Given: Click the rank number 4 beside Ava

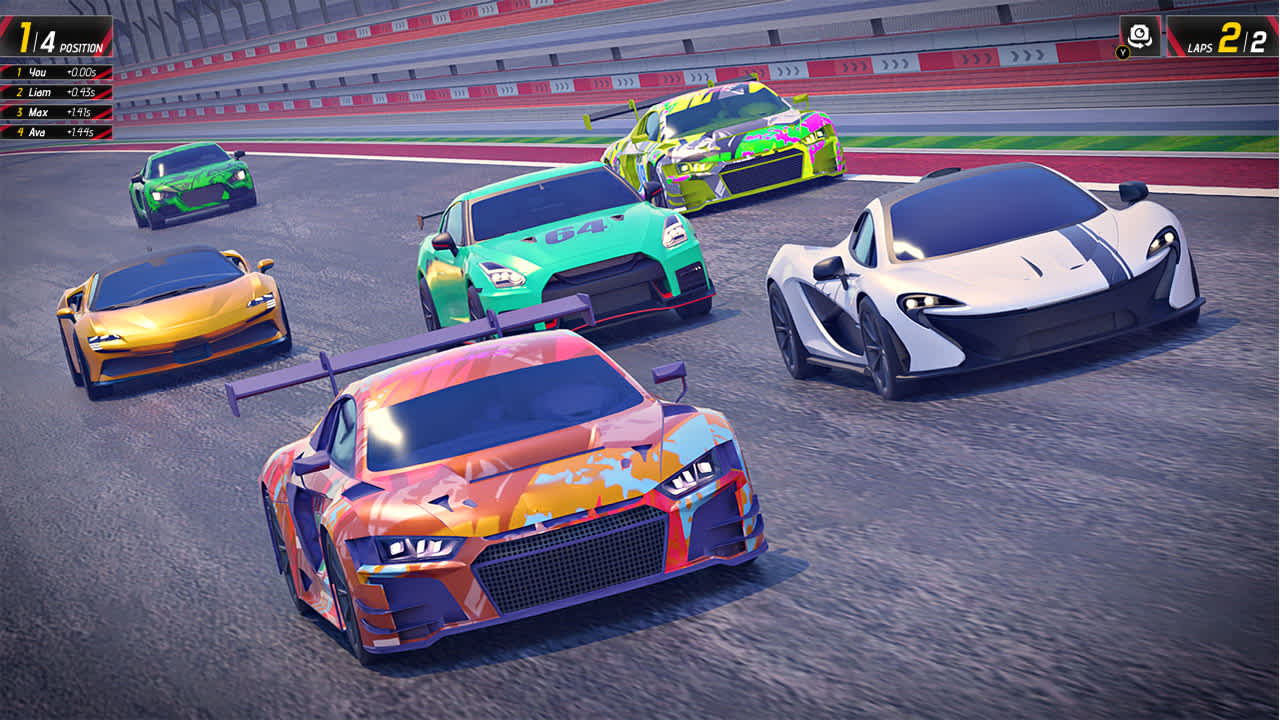Looking at the screenshot, I should (20, 130).
